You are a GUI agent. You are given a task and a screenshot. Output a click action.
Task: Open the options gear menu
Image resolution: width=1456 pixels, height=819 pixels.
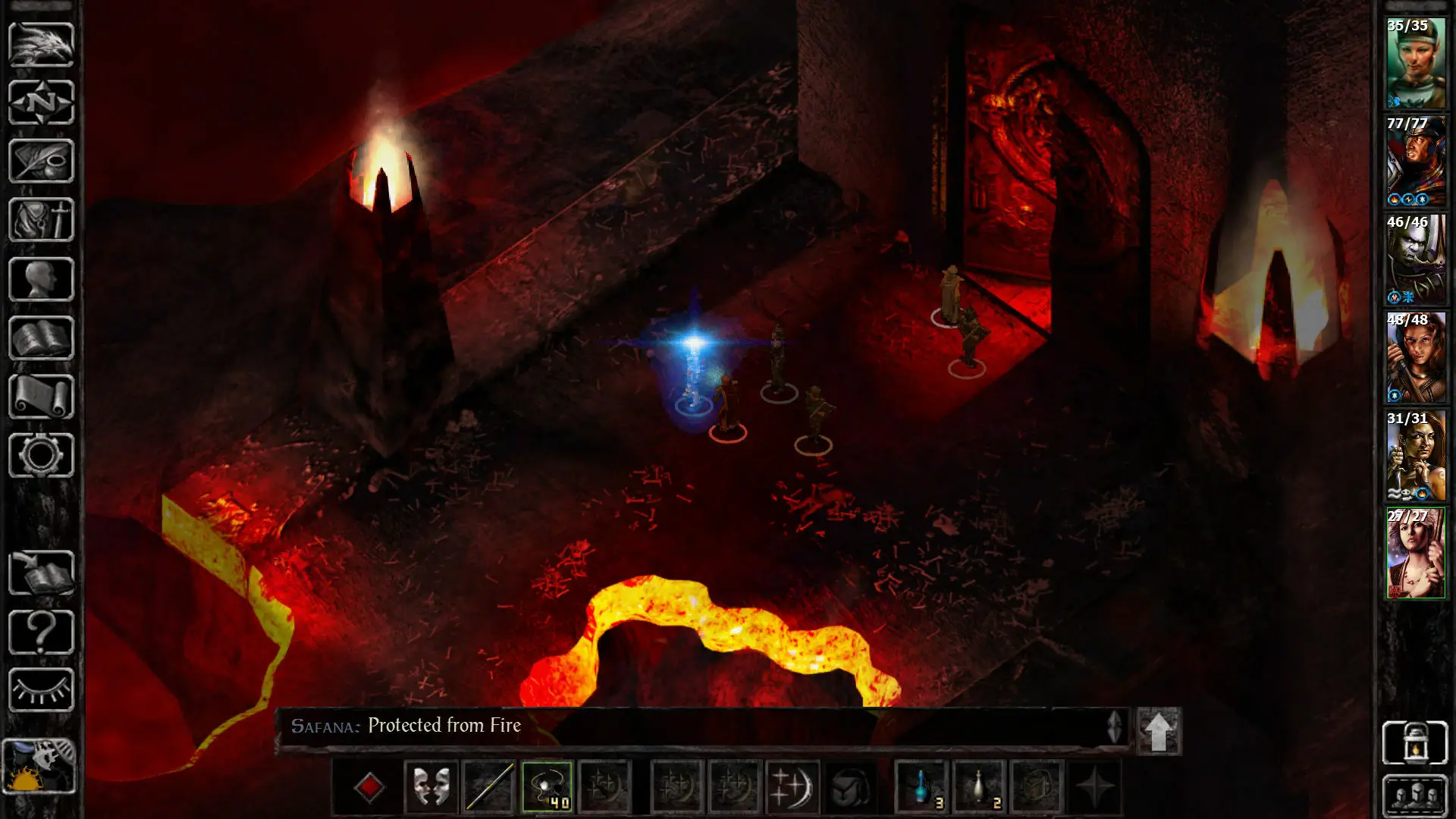coord(41,455)
